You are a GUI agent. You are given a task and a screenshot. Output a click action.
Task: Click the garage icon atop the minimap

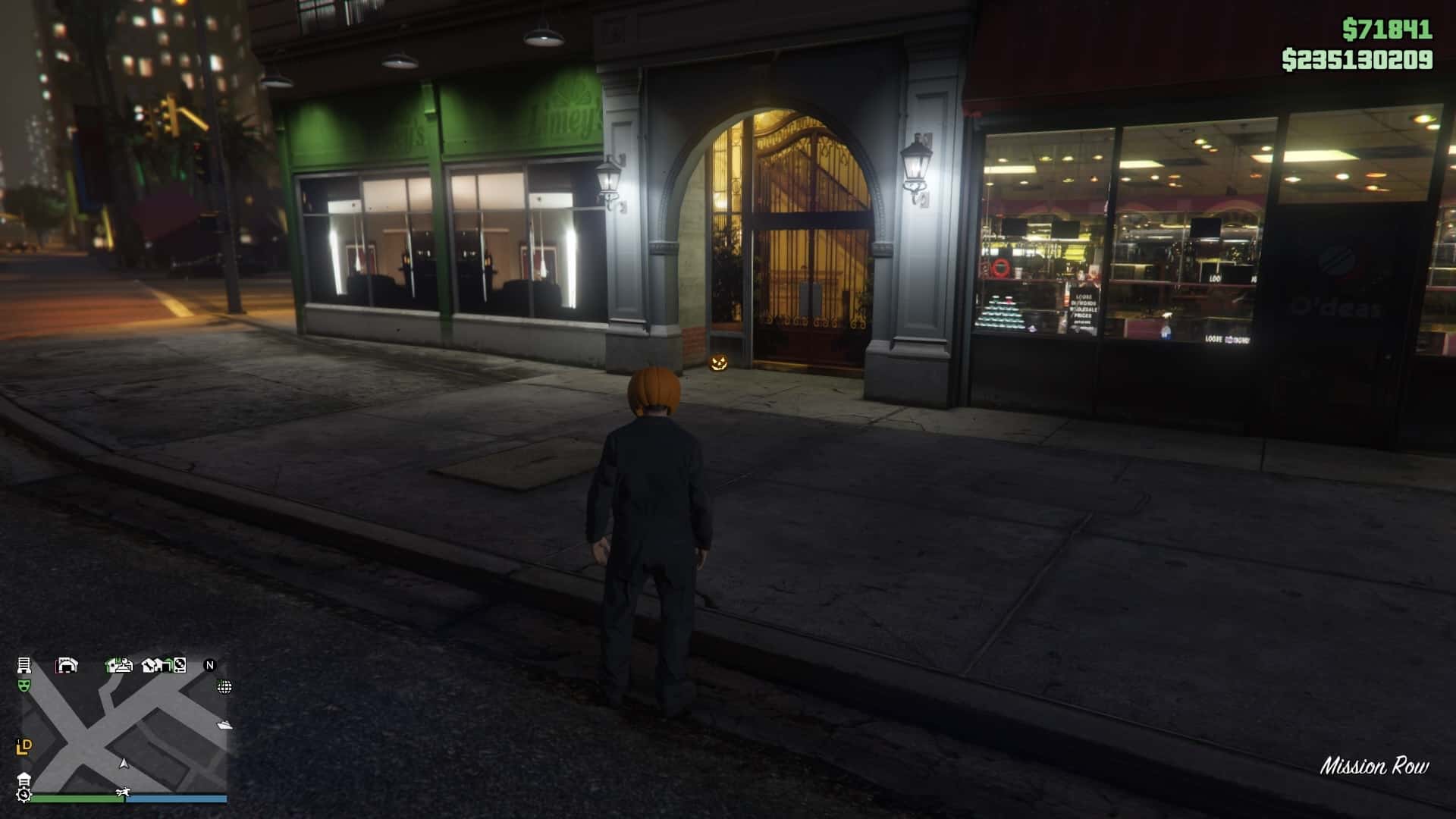coord(68,665)
